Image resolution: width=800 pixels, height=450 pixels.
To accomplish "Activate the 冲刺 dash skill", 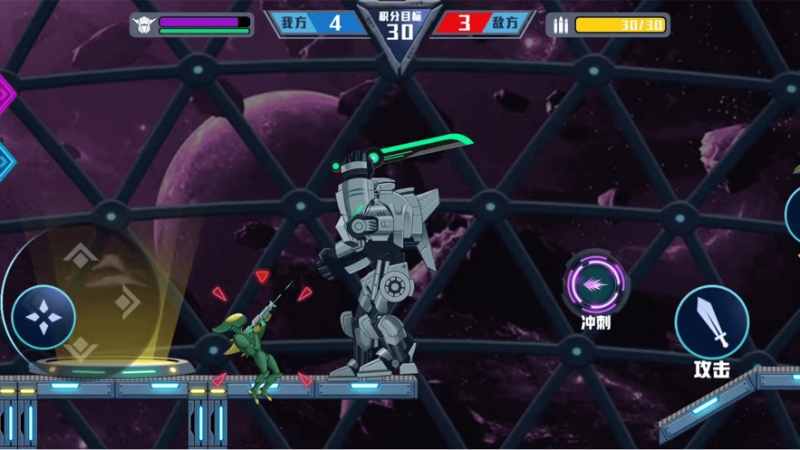I will [x=596, y=284].
